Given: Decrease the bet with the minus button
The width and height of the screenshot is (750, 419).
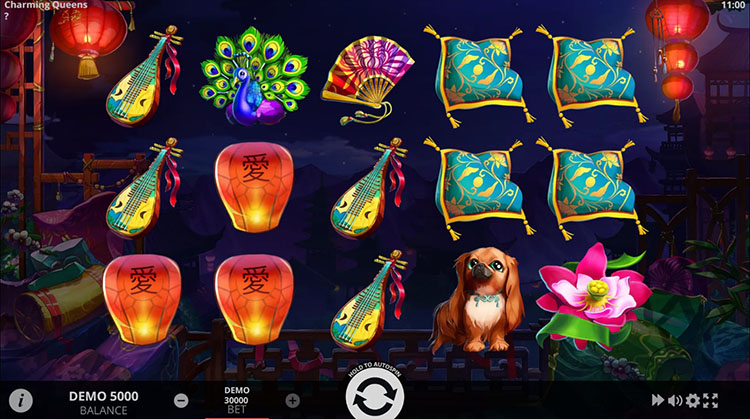Looking at the screenshot, I should [x=181, y=400].
